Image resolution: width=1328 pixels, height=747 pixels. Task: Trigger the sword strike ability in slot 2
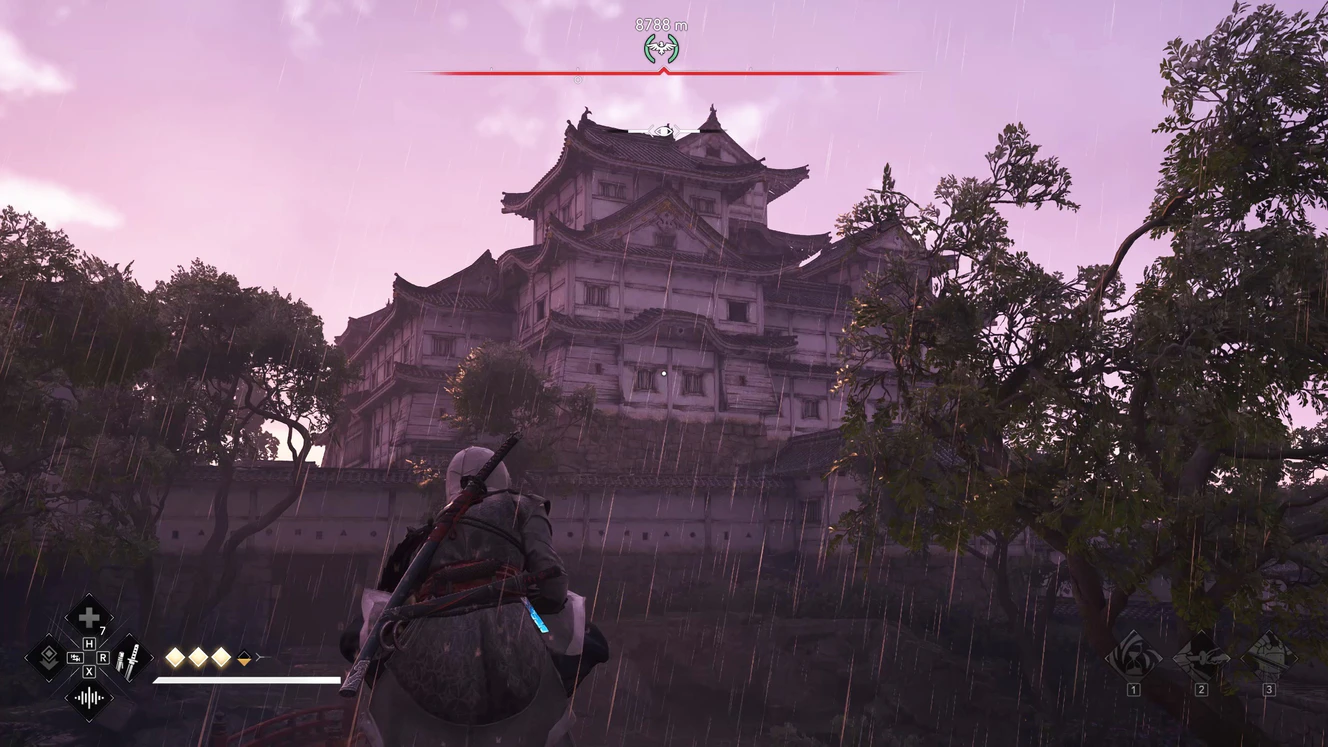pos(1201,657)
